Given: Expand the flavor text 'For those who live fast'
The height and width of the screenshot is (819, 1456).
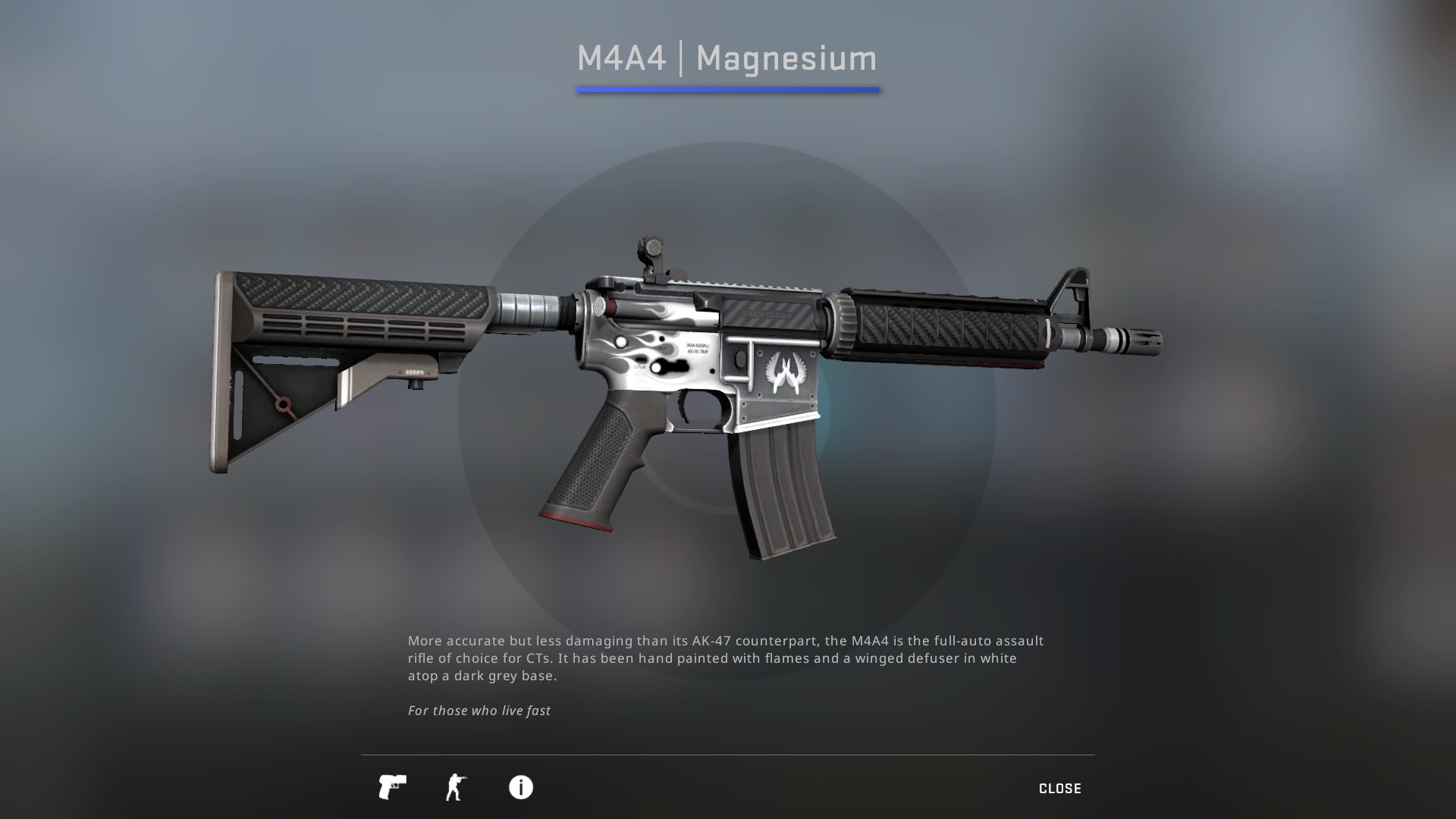Looking at the screenshot, I should [x=479, y=711].
